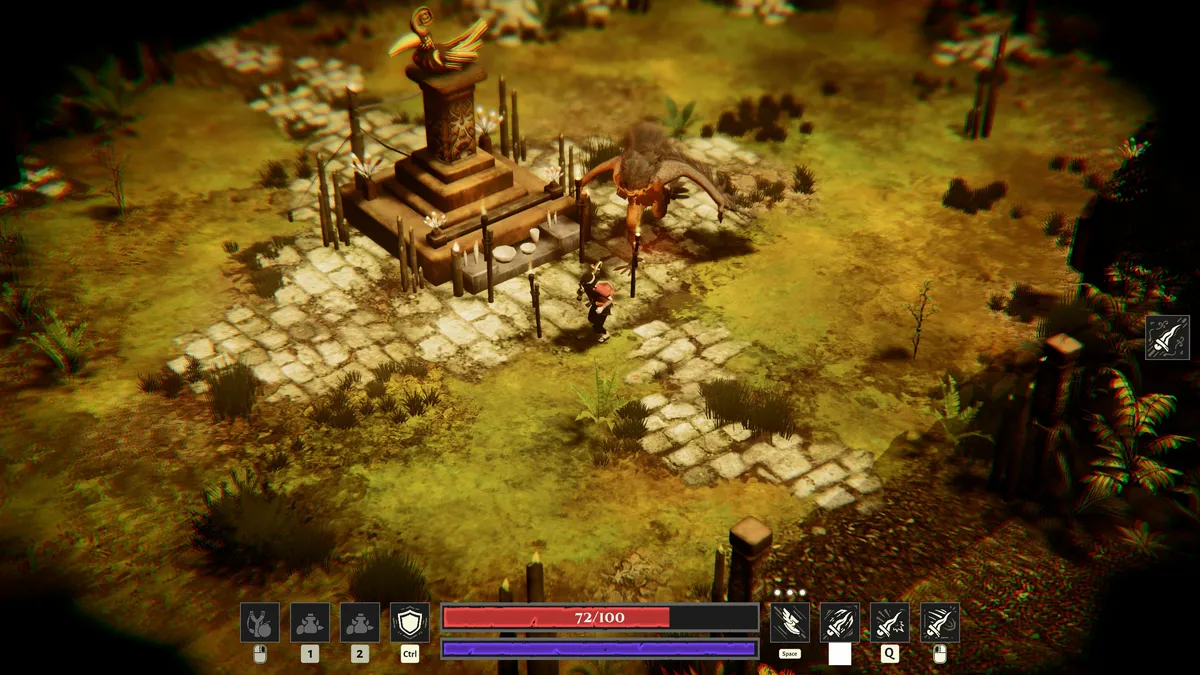The image size is (1200, 675).
Task: Activate the sword skill above the blank key label
Action: point(840,622)
